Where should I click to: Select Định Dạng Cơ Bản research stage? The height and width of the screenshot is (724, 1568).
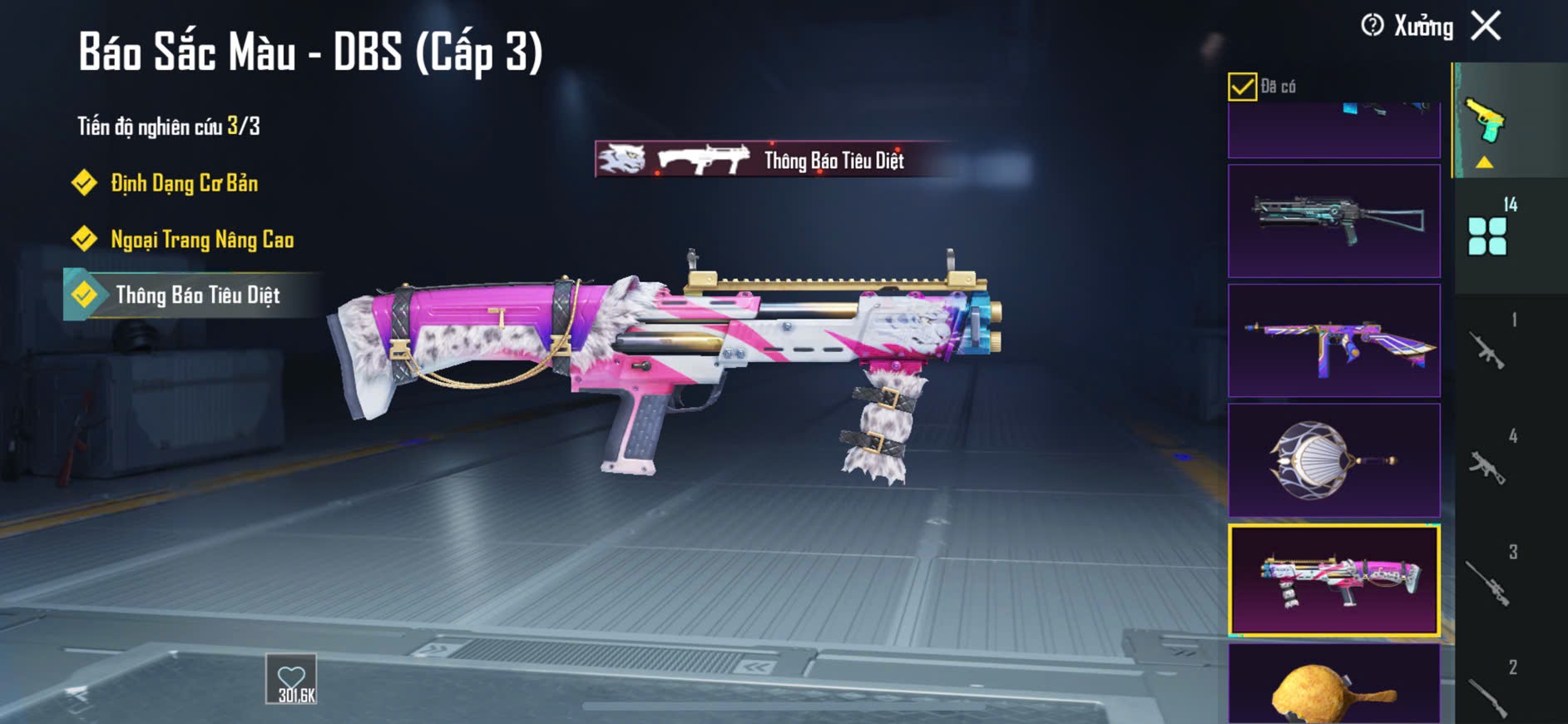[x=184, y=183]
